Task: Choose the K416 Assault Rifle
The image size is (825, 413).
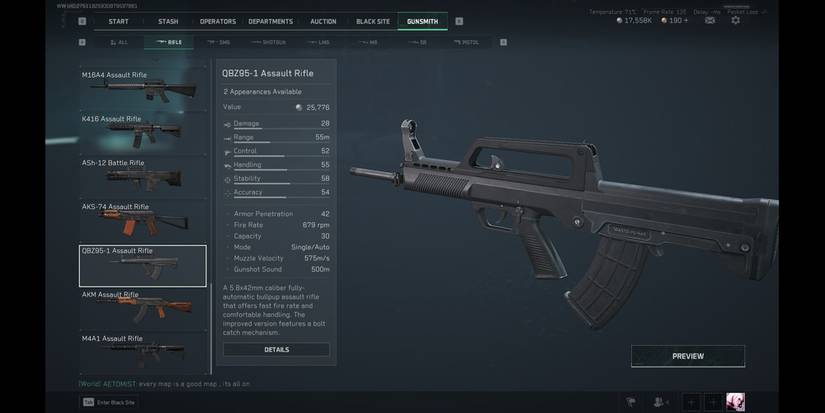Action: [143, 133]
